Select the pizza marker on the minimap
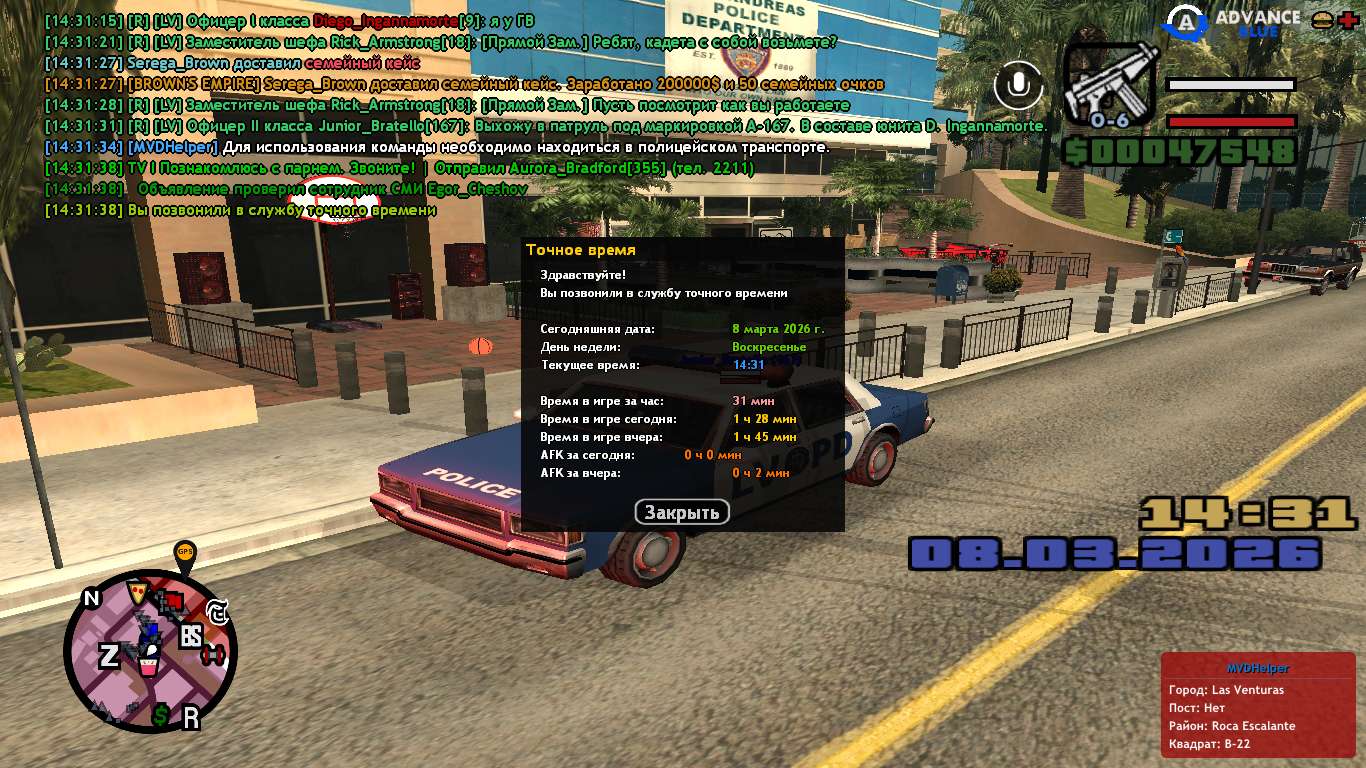Viewport: 1366px width, 768px height. pos(137,592)
